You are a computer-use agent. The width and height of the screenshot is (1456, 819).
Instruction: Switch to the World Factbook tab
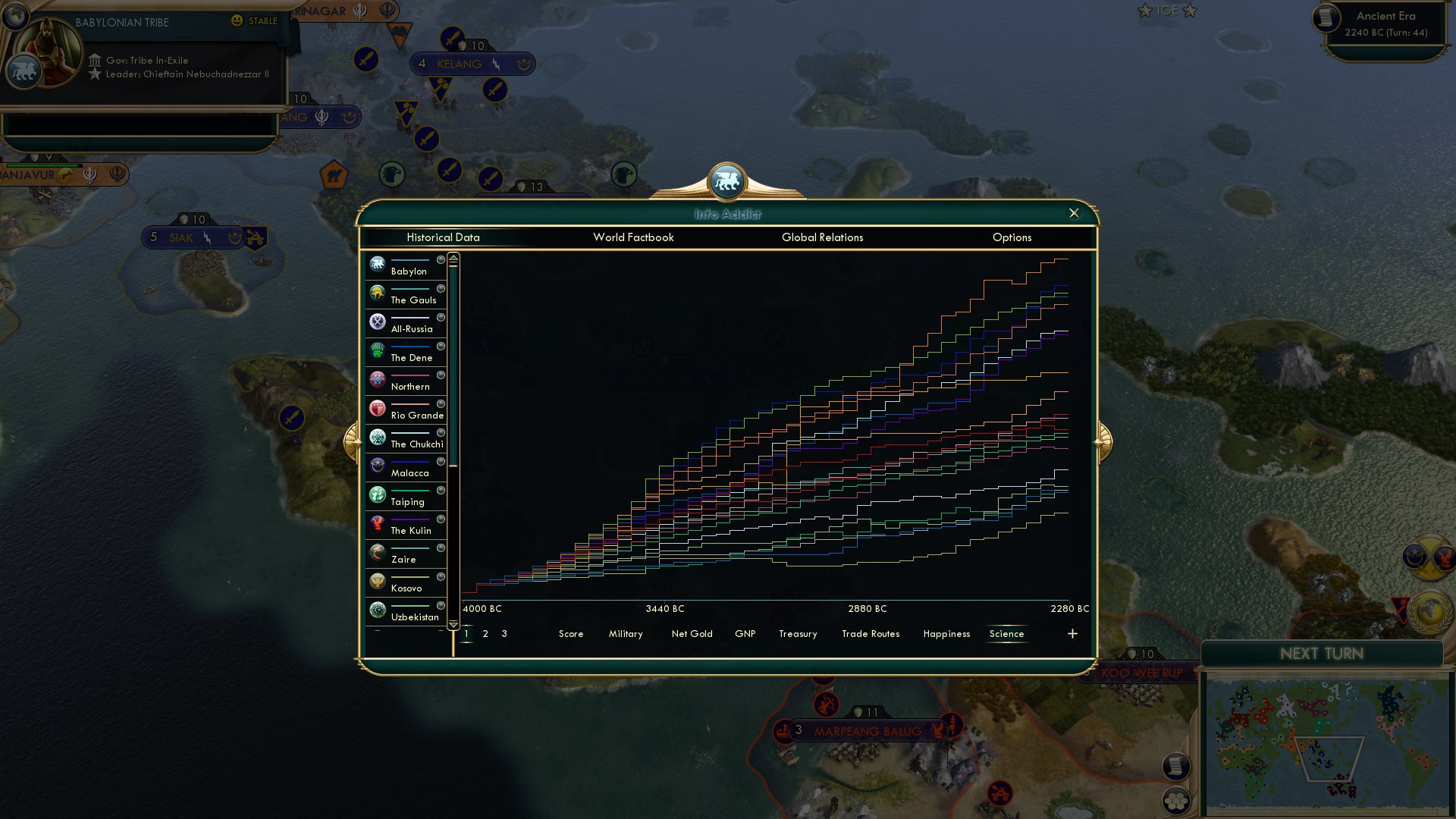point(633,237)
